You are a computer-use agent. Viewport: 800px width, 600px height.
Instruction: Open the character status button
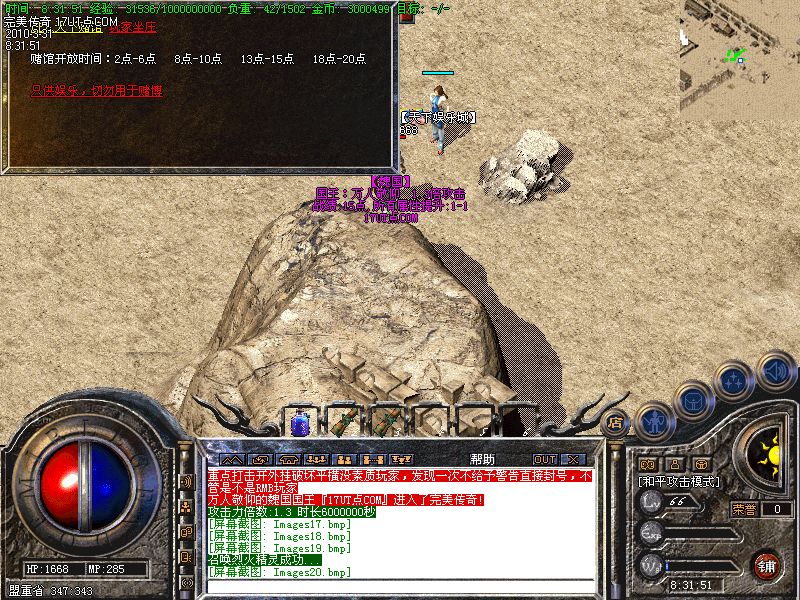point(655,421)
